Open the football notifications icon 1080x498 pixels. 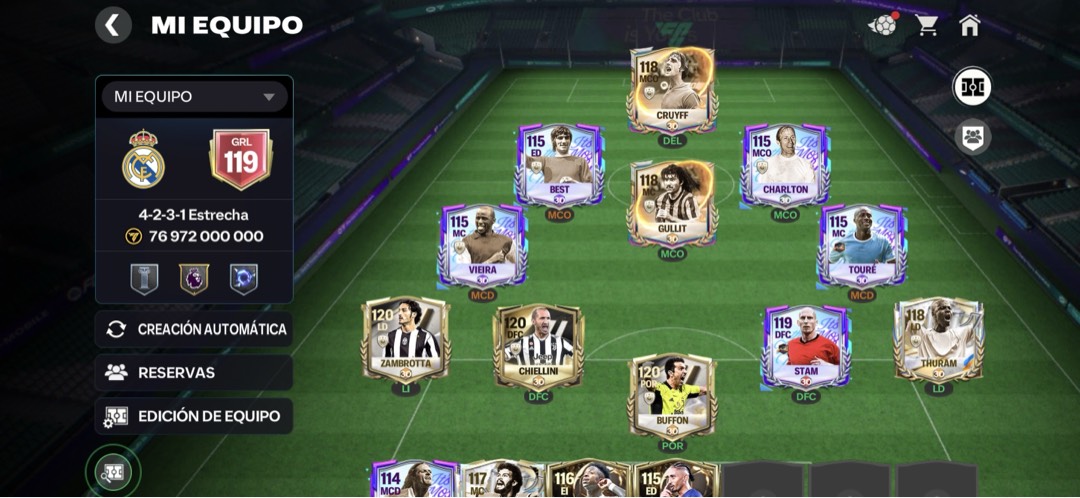coord(883,25)
